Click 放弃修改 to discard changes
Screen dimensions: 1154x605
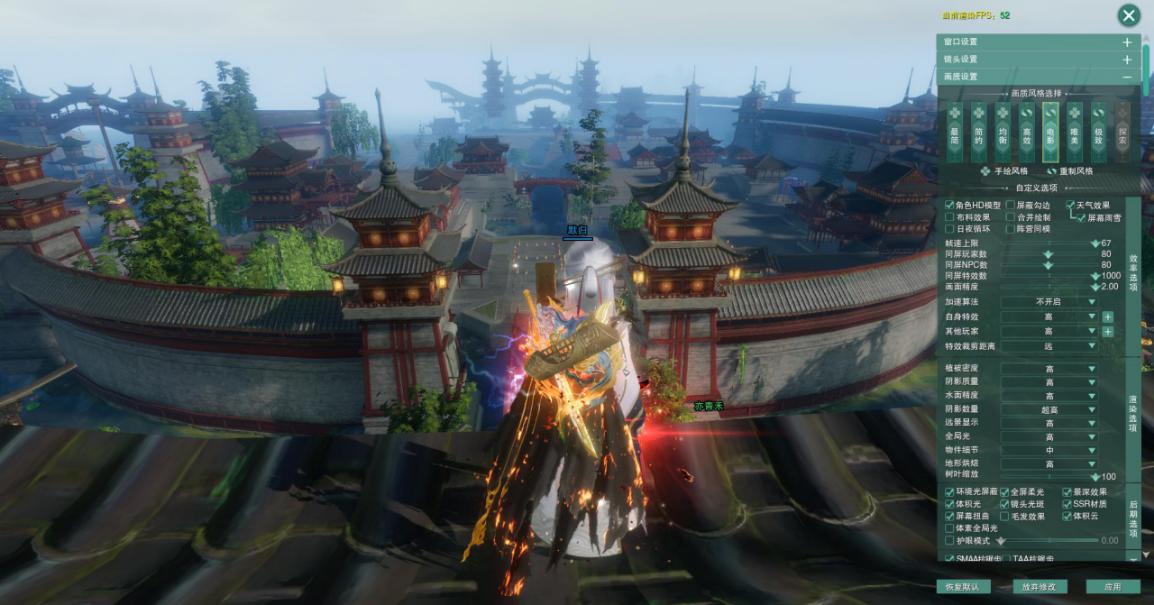(1040, 587)
